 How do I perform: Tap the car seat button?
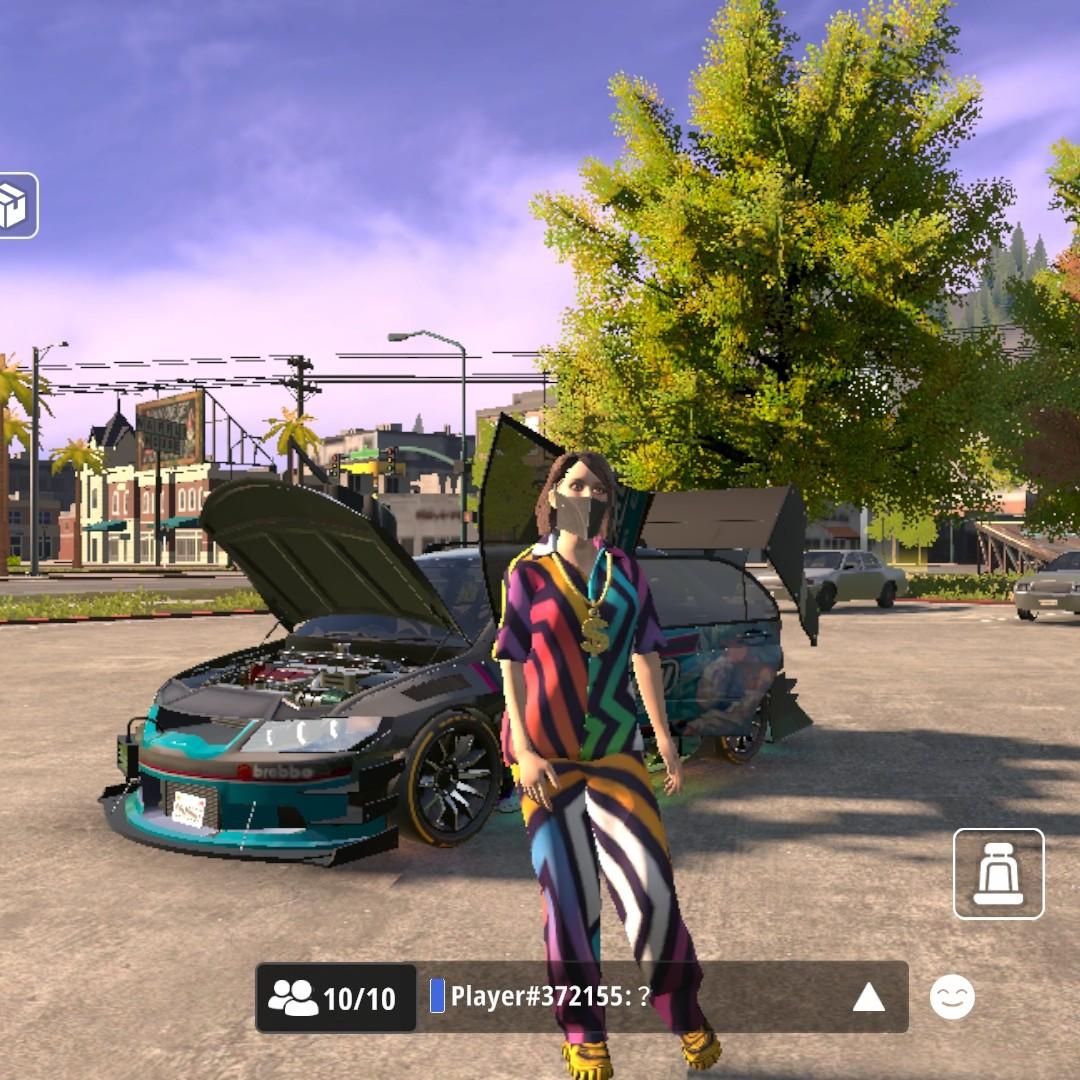(x=998, y=873)
